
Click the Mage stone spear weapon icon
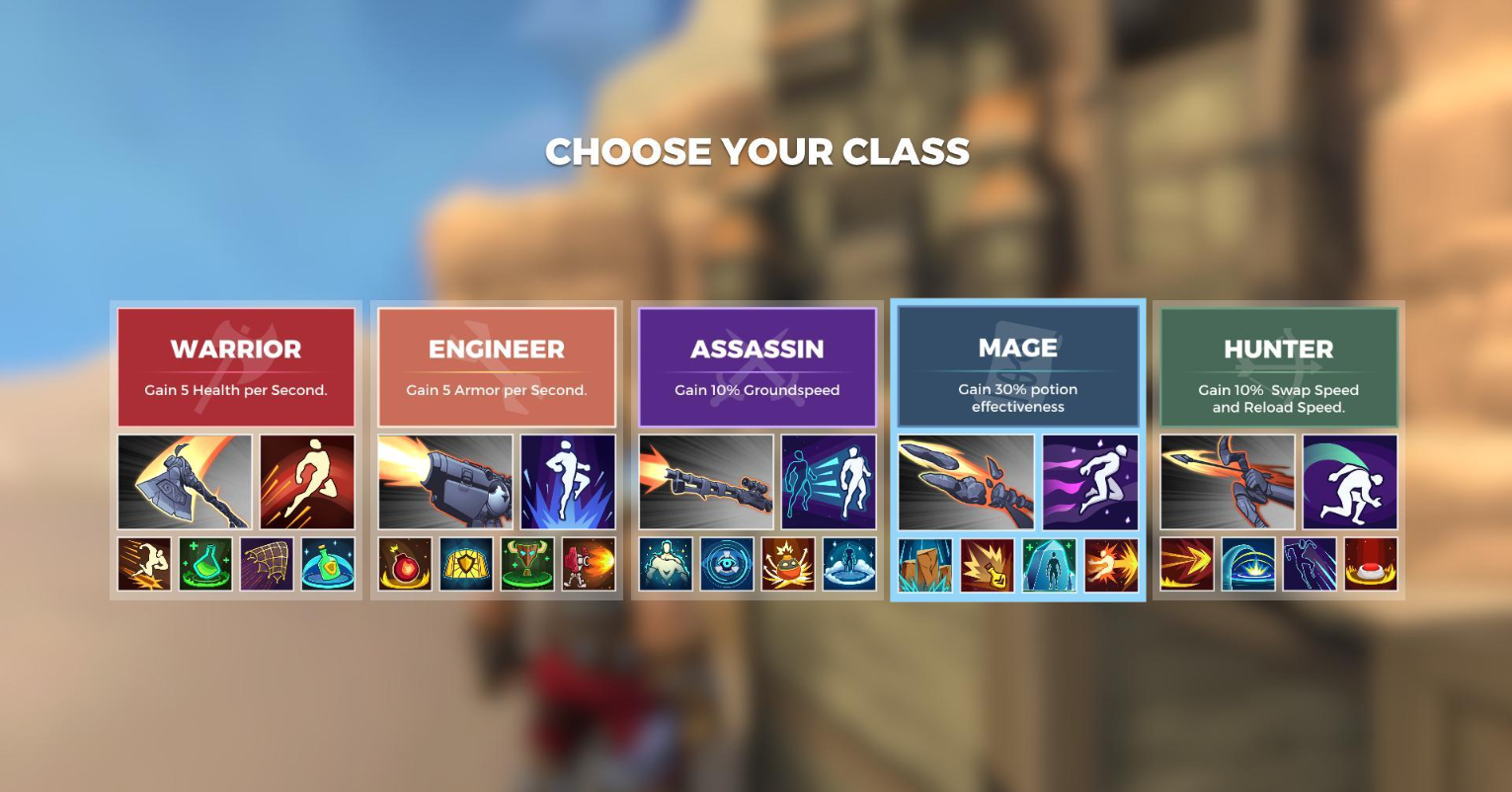pyautogui.click(x=966, y=482)
